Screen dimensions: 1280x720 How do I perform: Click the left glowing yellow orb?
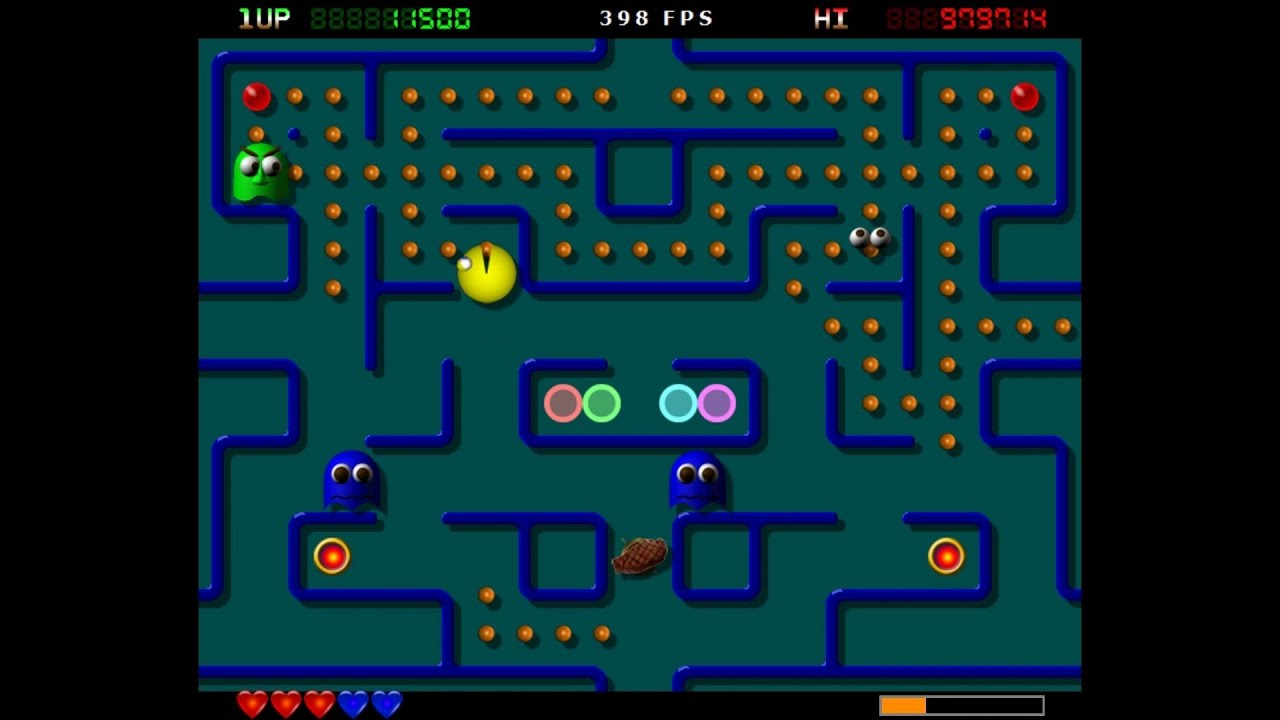(331, 555)
